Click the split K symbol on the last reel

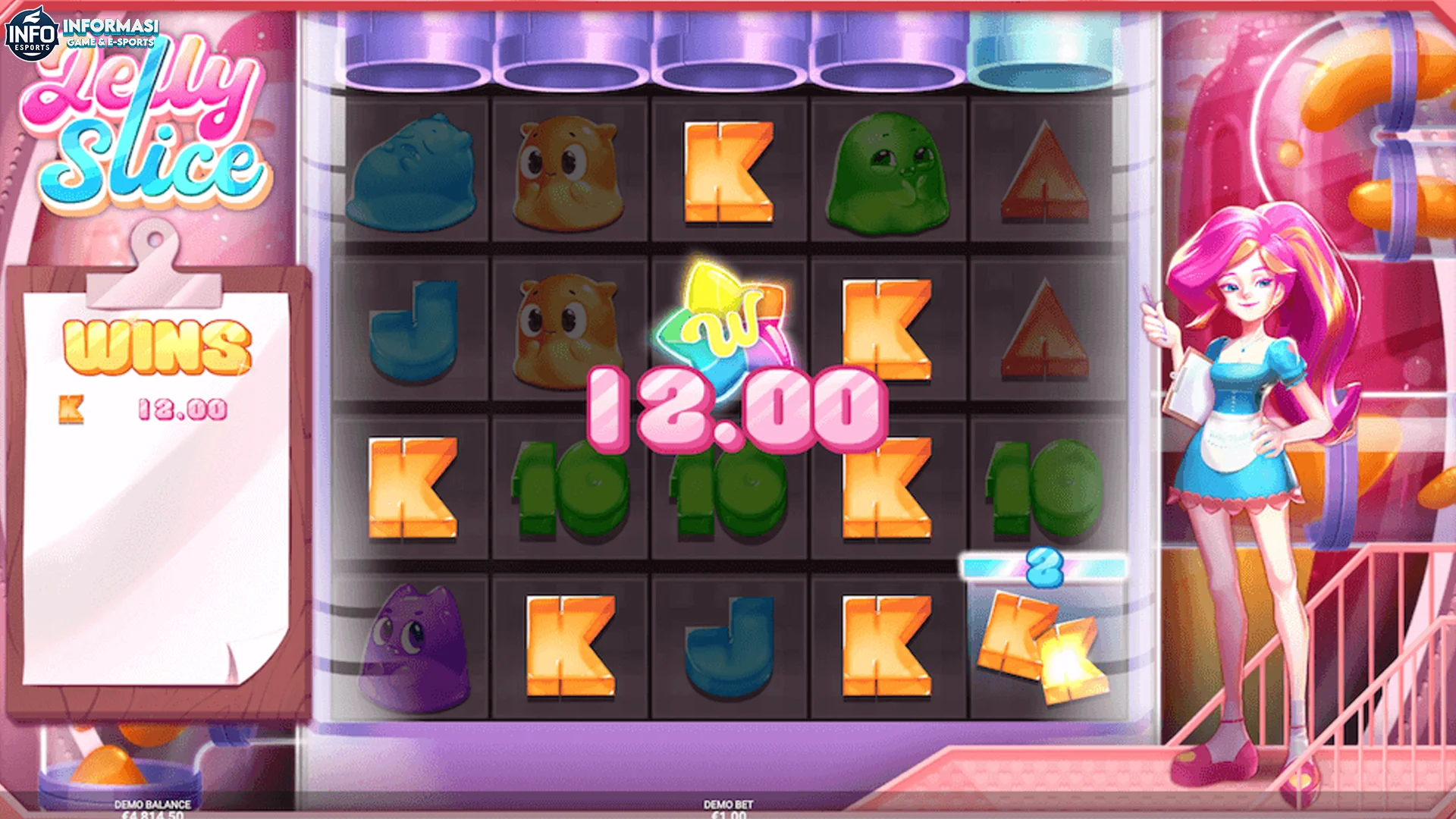(x=1043, y=645)
